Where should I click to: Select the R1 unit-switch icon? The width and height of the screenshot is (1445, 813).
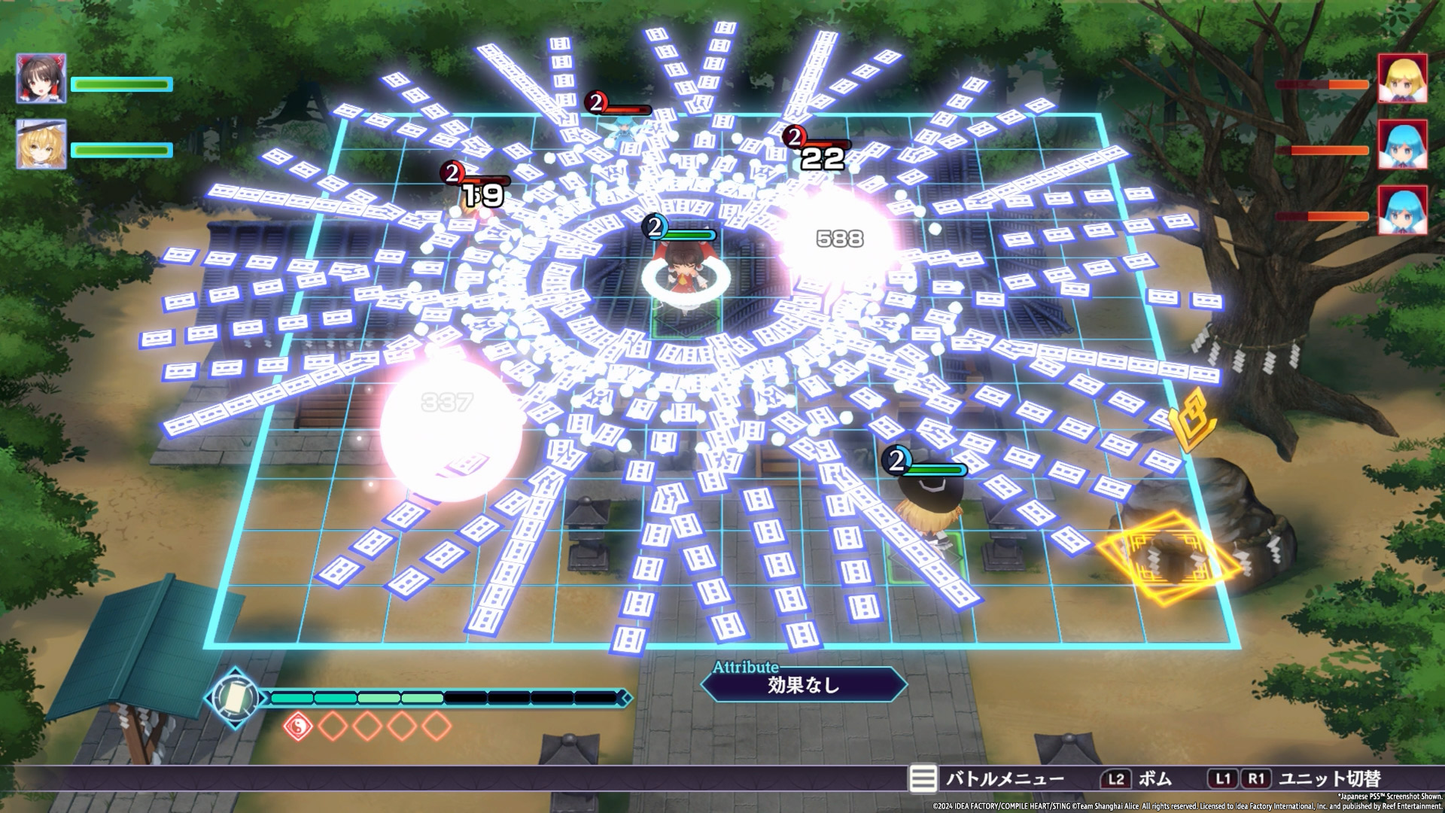coord(1257,778)
